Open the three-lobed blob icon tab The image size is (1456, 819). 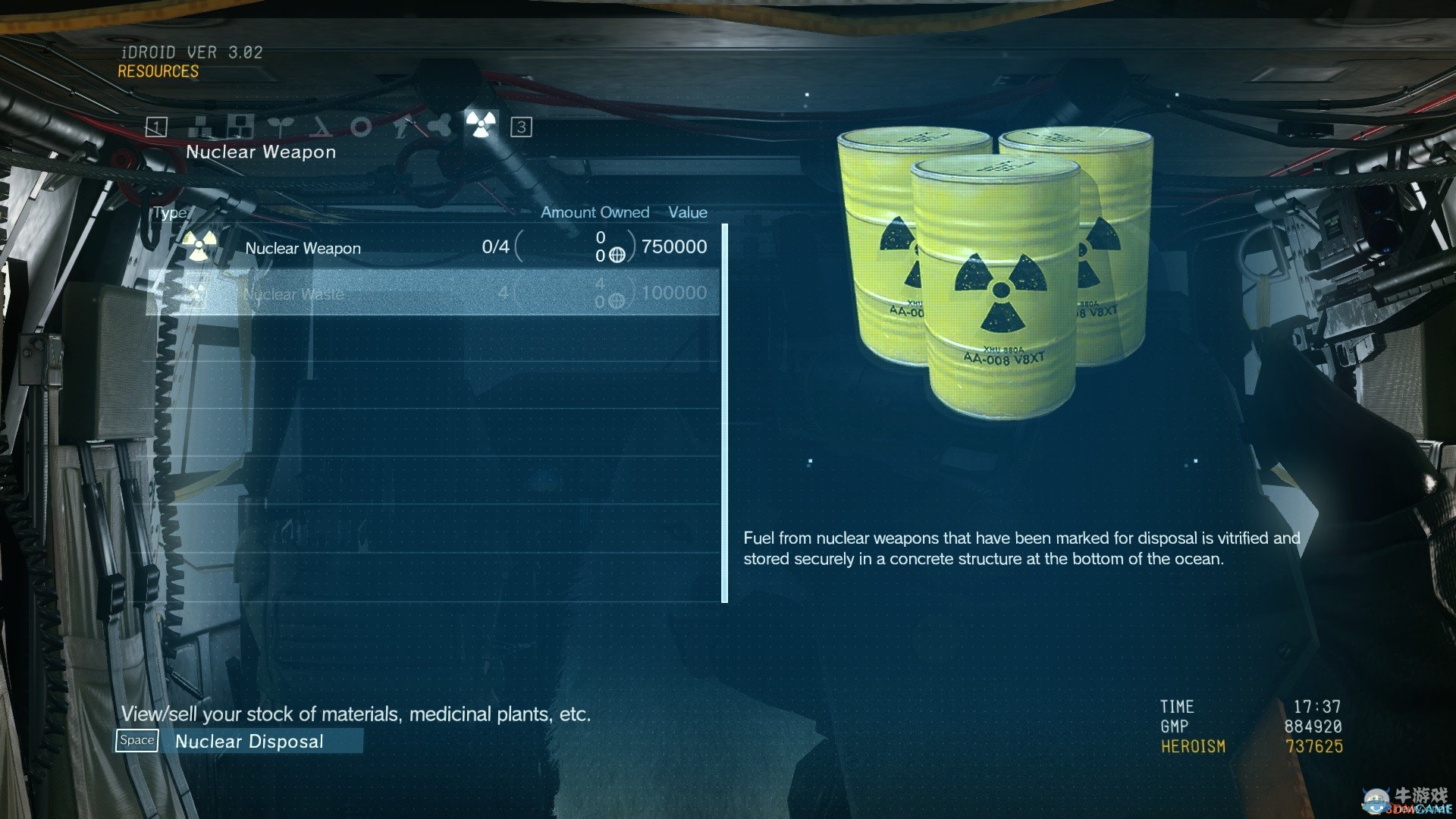pyautogui.click(x=440, y=126)
